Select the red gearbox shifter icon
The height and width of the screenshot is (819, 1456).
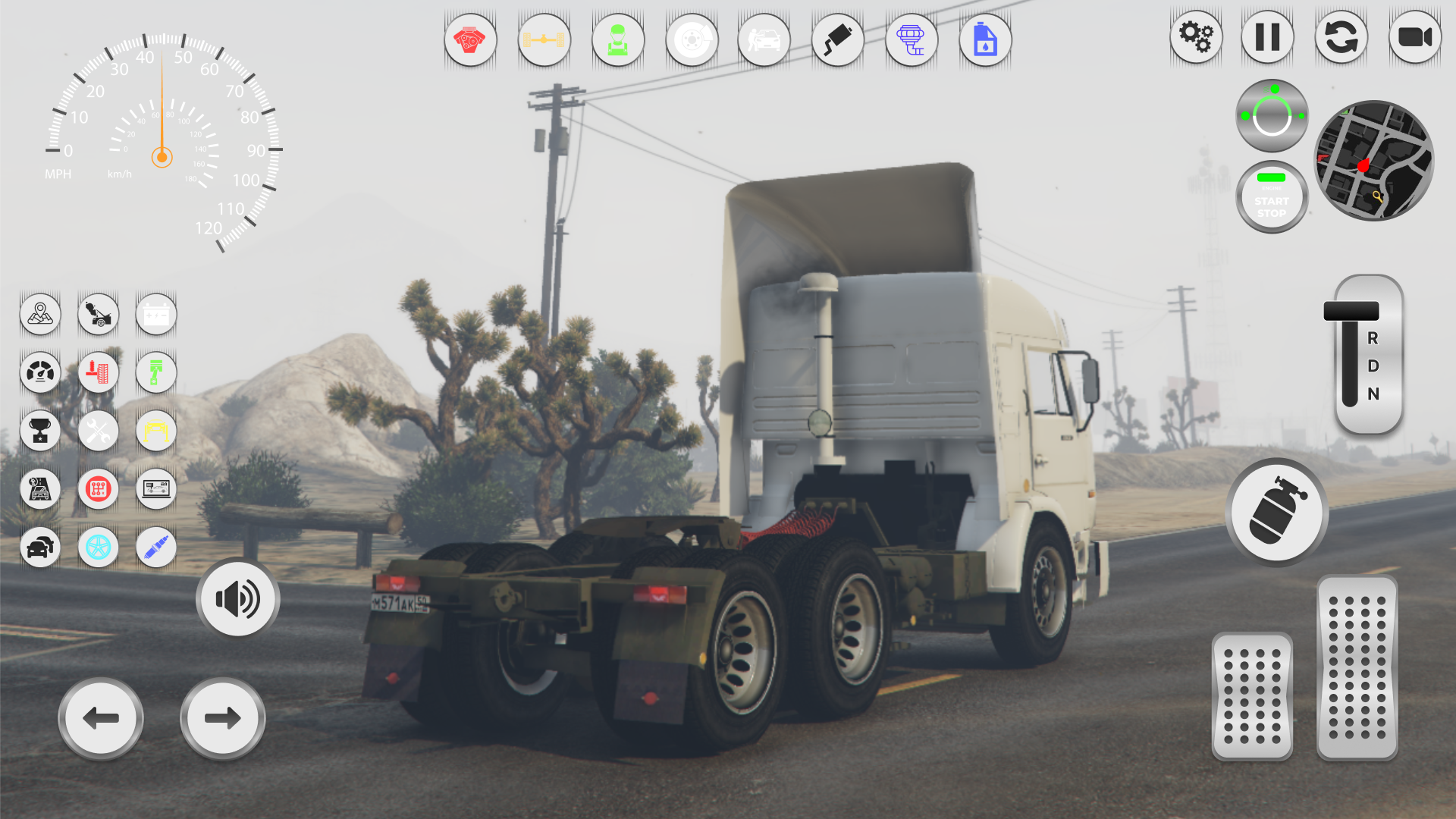[x=98, y=489]
